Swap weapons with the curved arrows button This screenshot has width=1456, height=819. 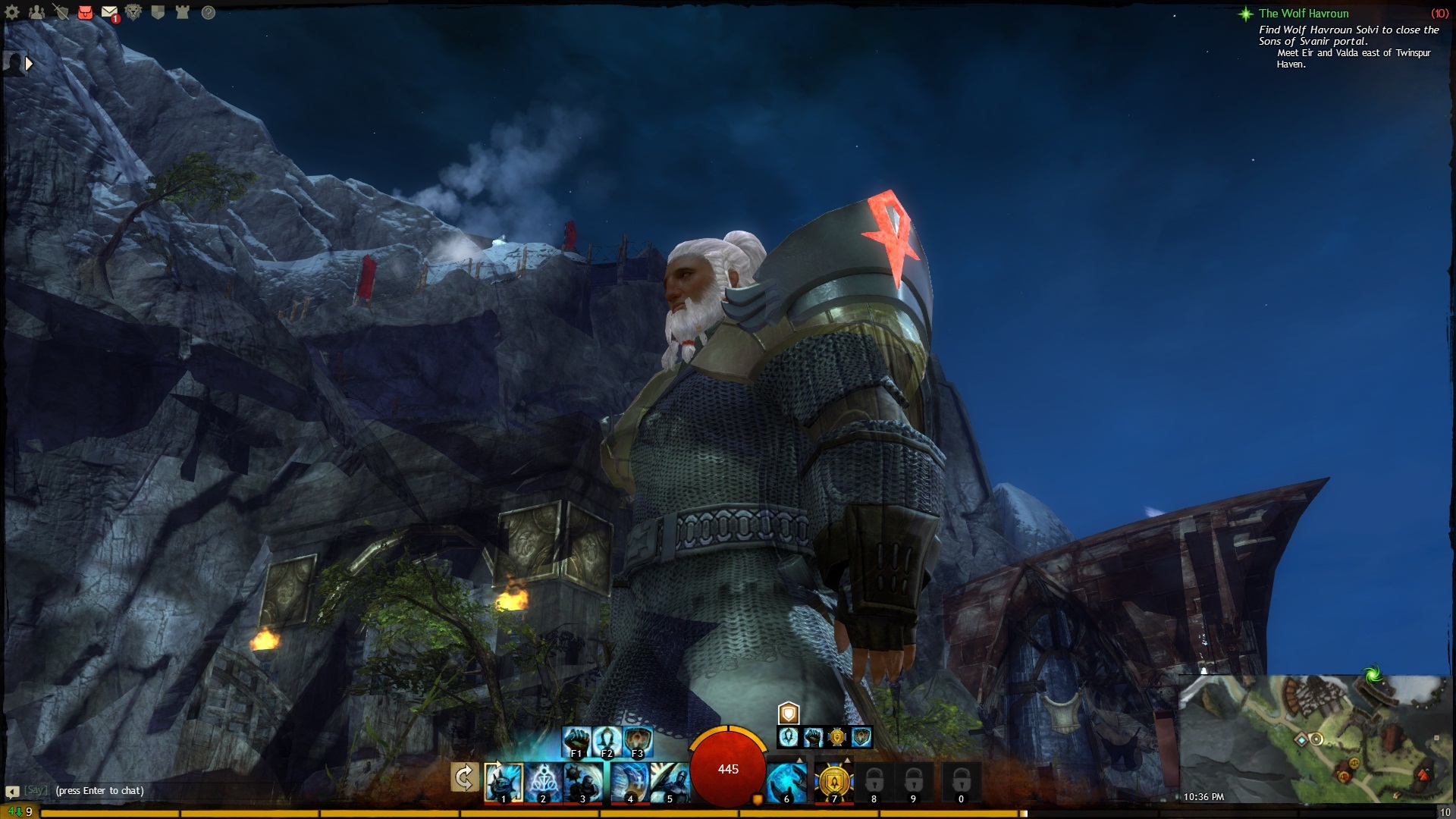click(464, 777)
